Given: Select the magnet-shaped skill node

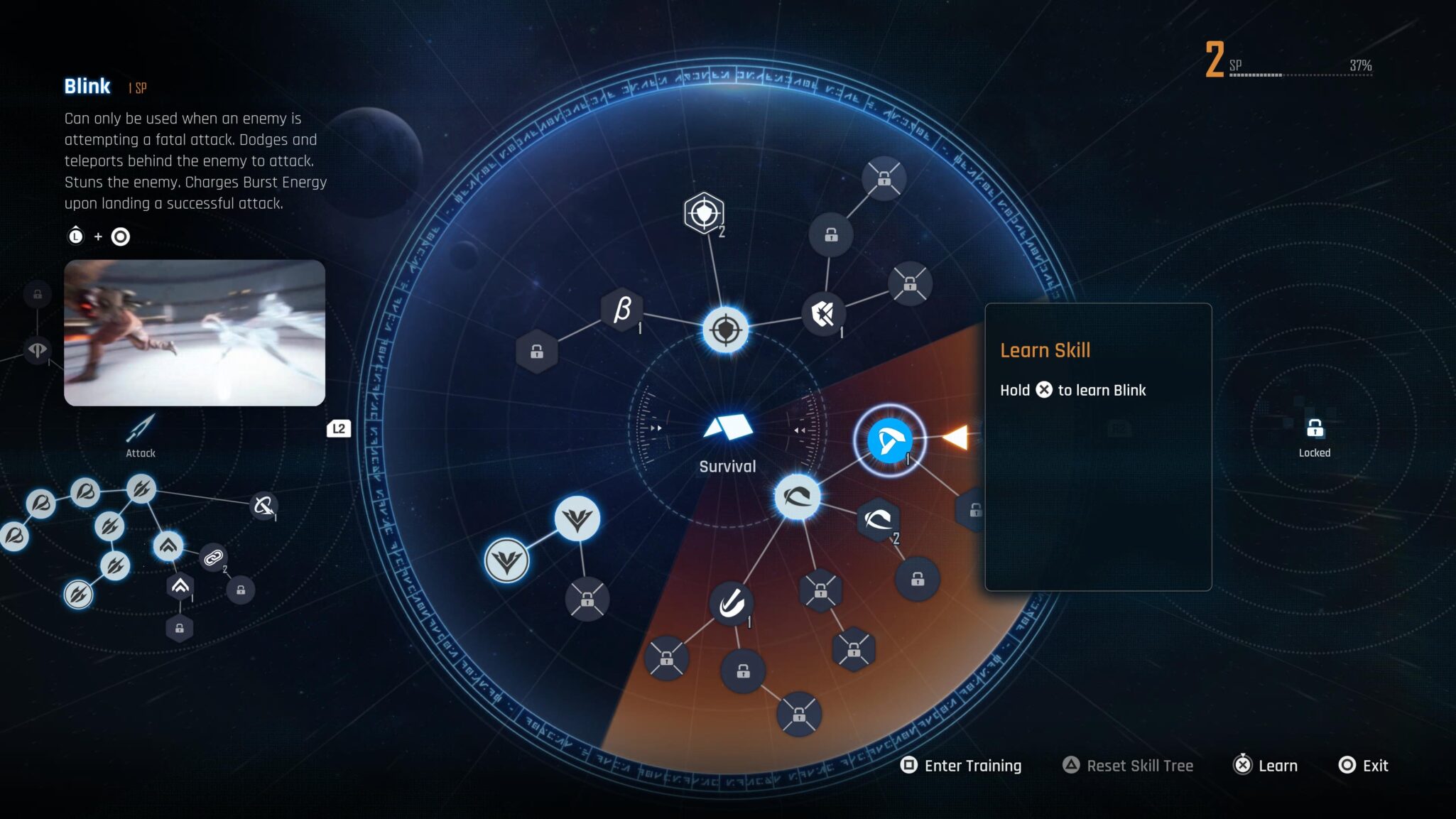Looking at the screenshot, I should pyautogui.click(x=731, y=604).
